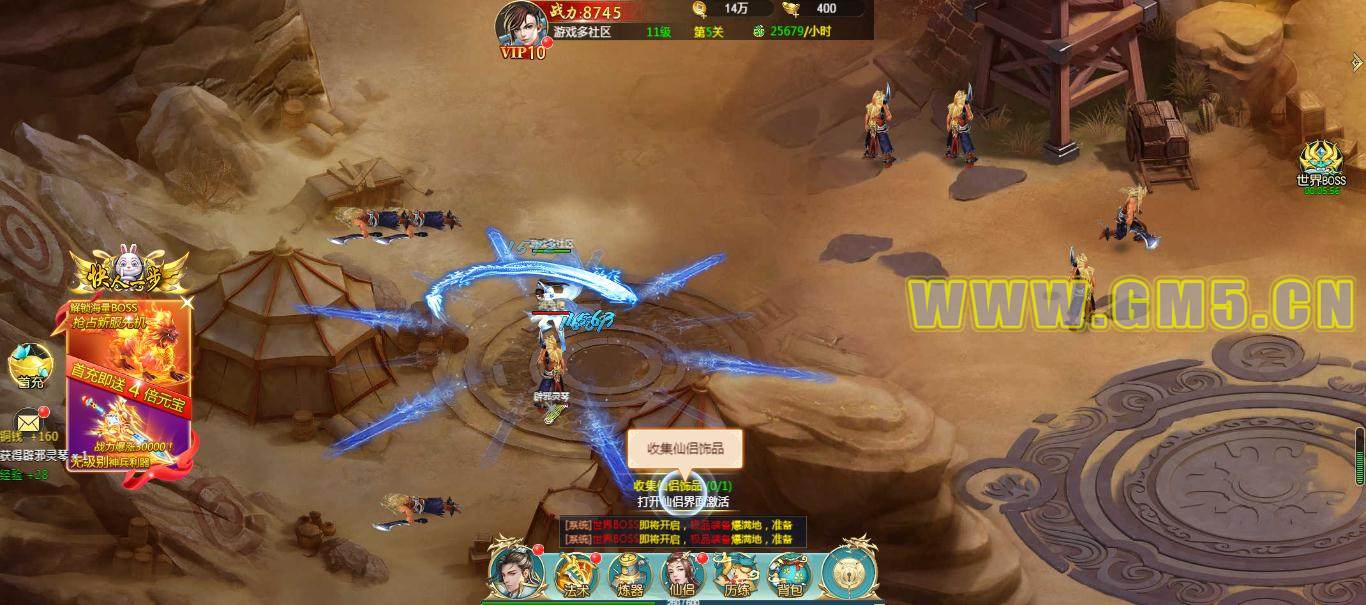
Task: Open the 炼器 forging menu
Action: click(x=630, y=574)
